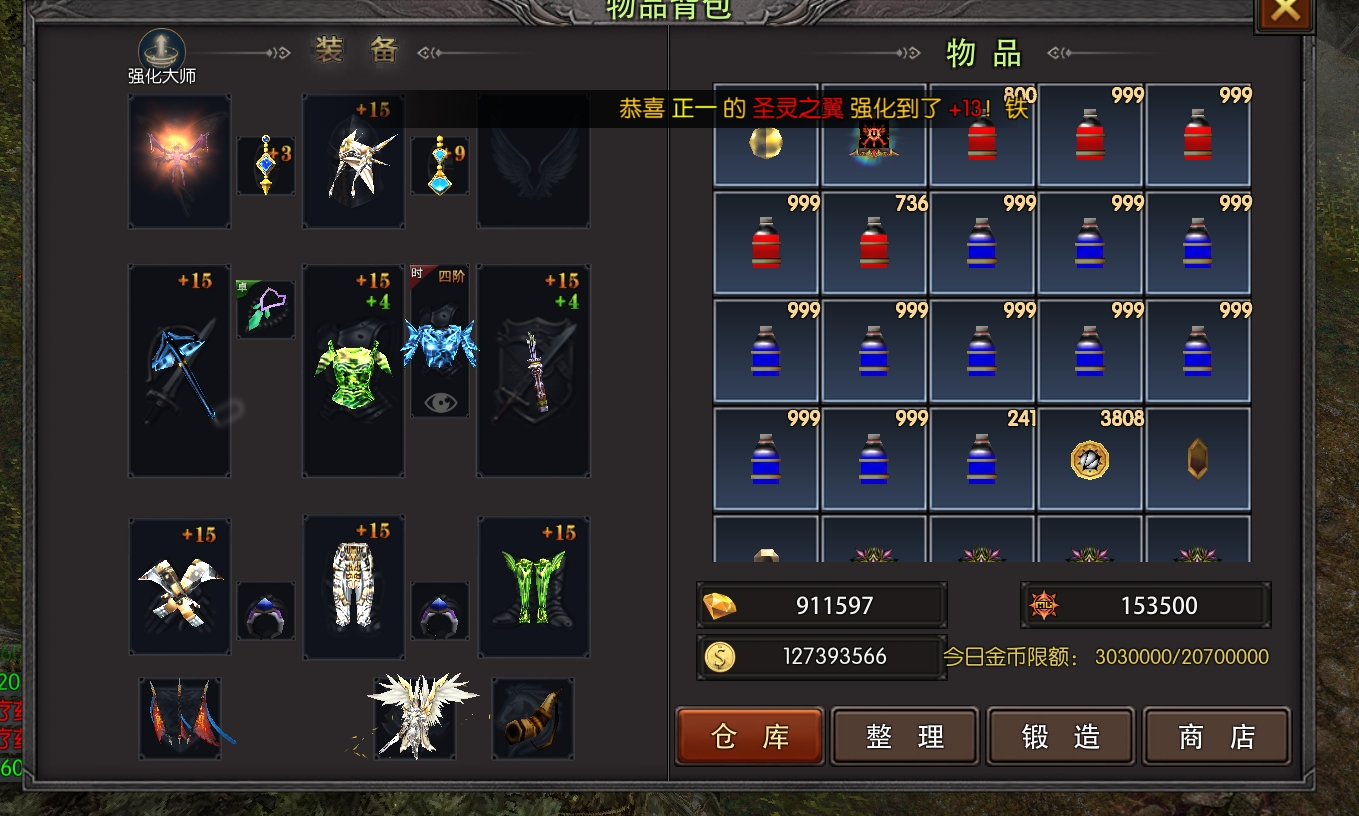1359x816 pixels.
Task: Click the gold amount field showing 911597
Action: point(821,604)
